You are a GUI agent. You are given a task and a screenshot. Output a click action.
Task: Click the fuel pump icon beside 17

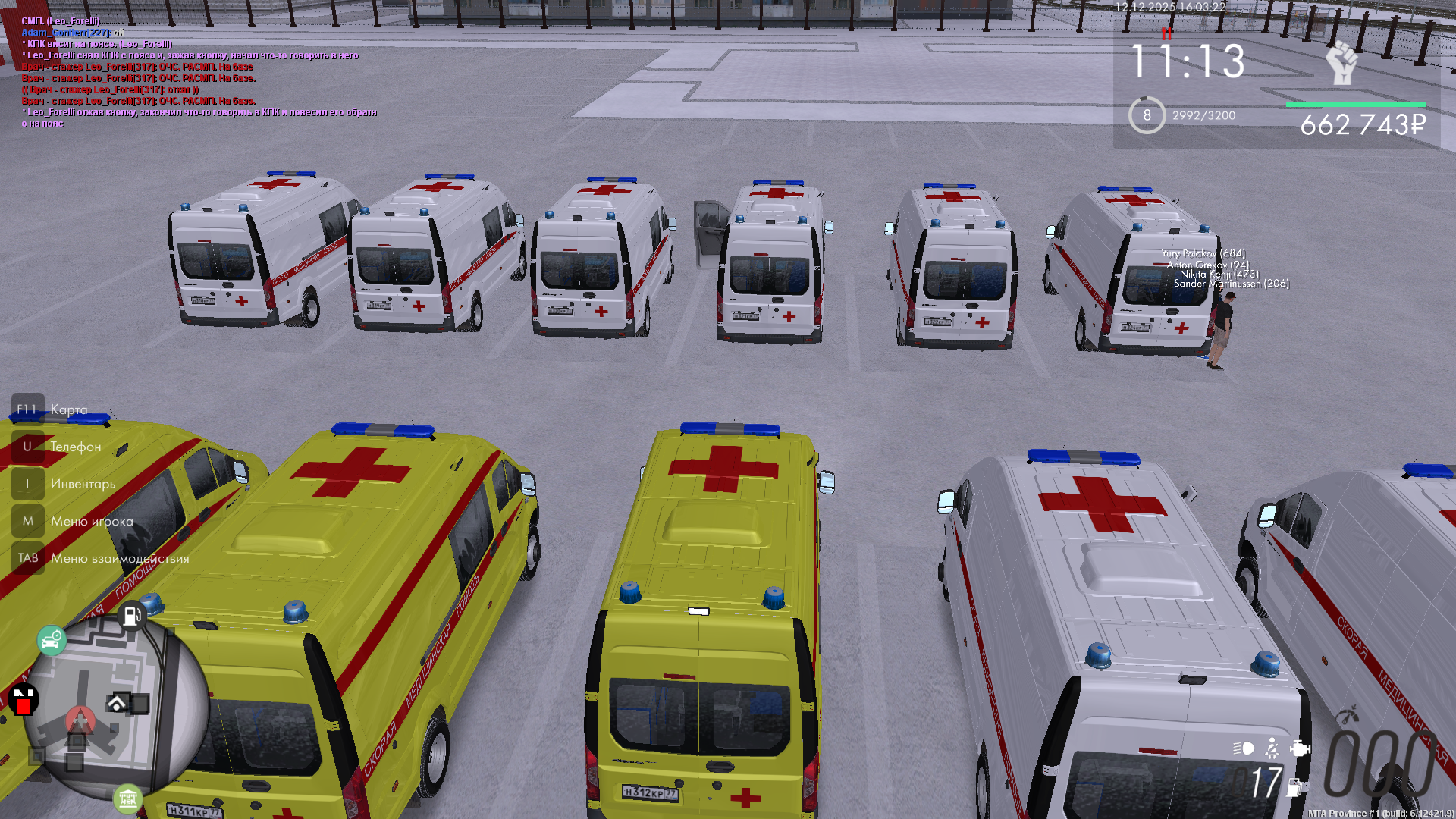click(x=1295, y=787)
